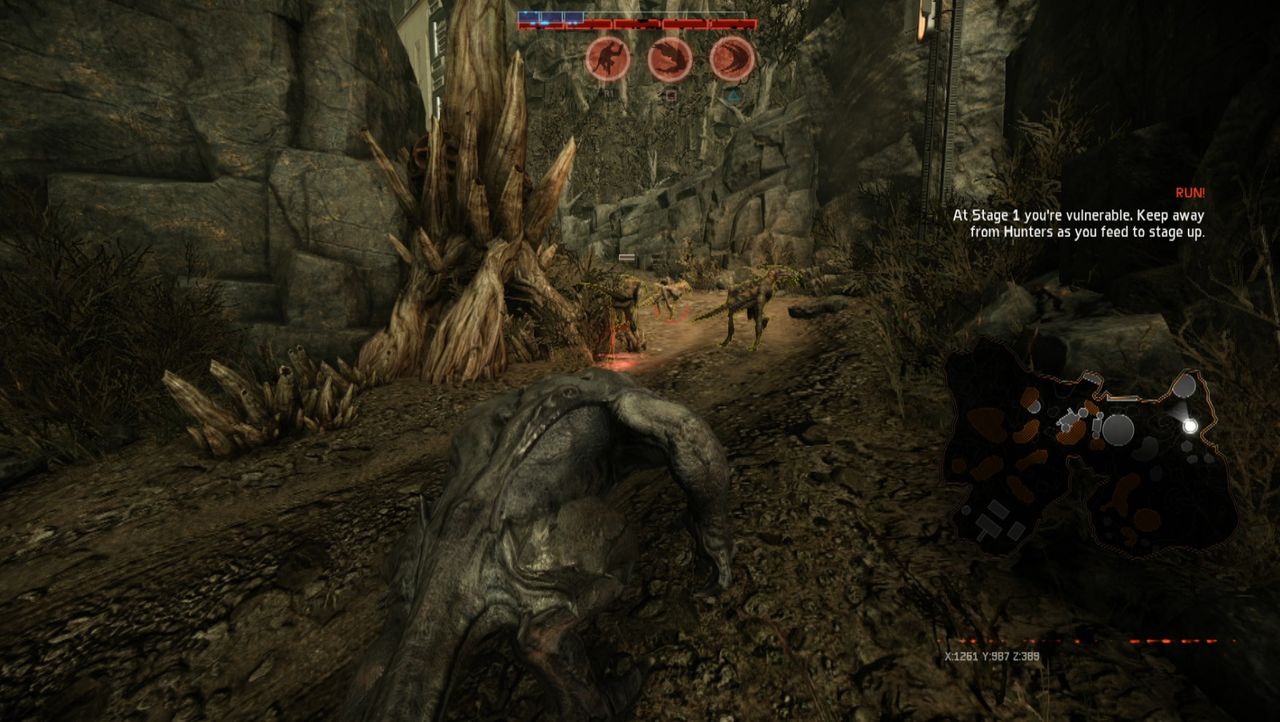Click the glowing player marker on minimap
The height and width of the screenshot is (722, 1280).
pos(1190,425)
